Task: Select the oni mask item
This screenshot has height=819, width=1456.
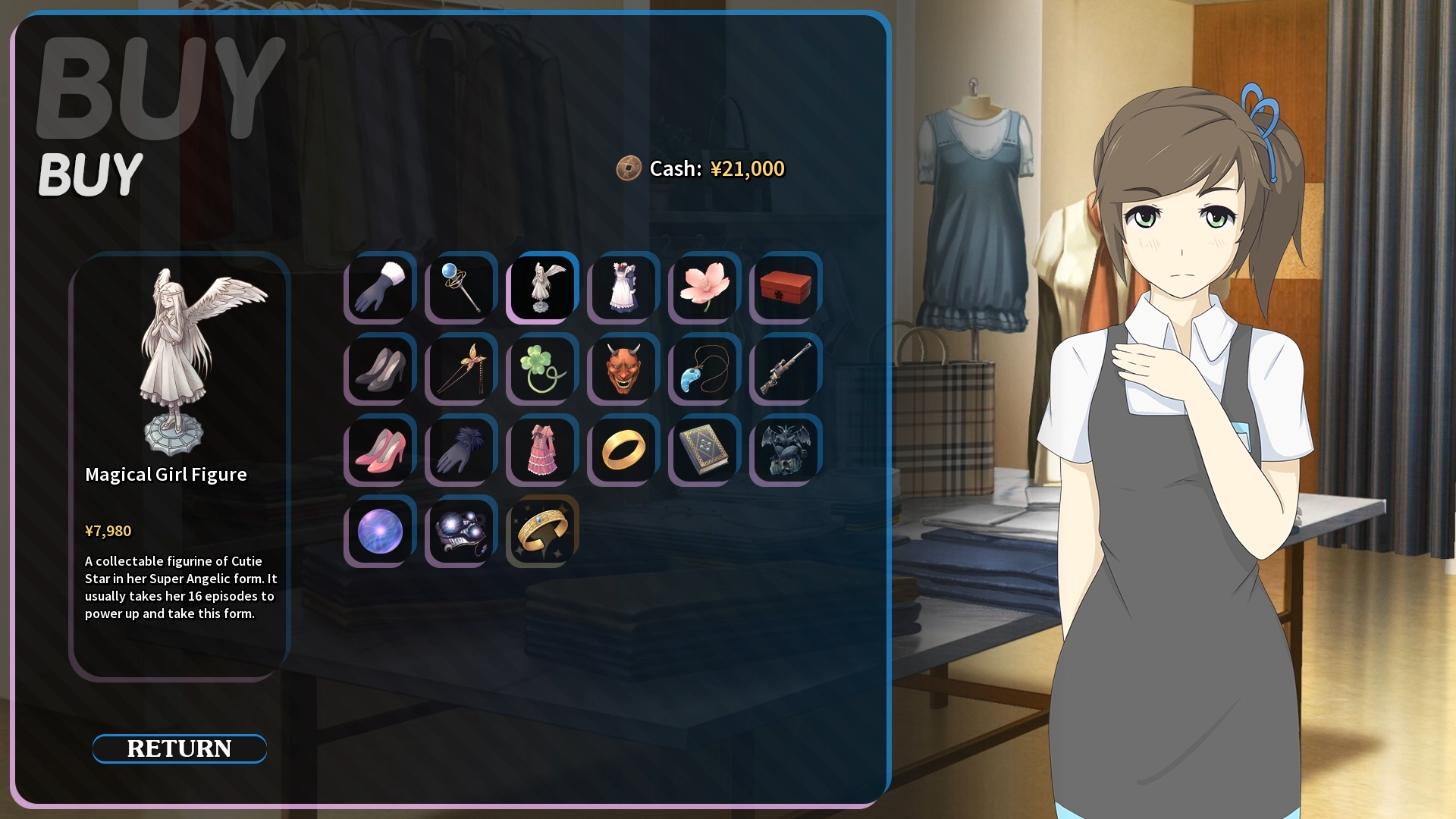Action: pyautogui.click(x=622, y=369)
